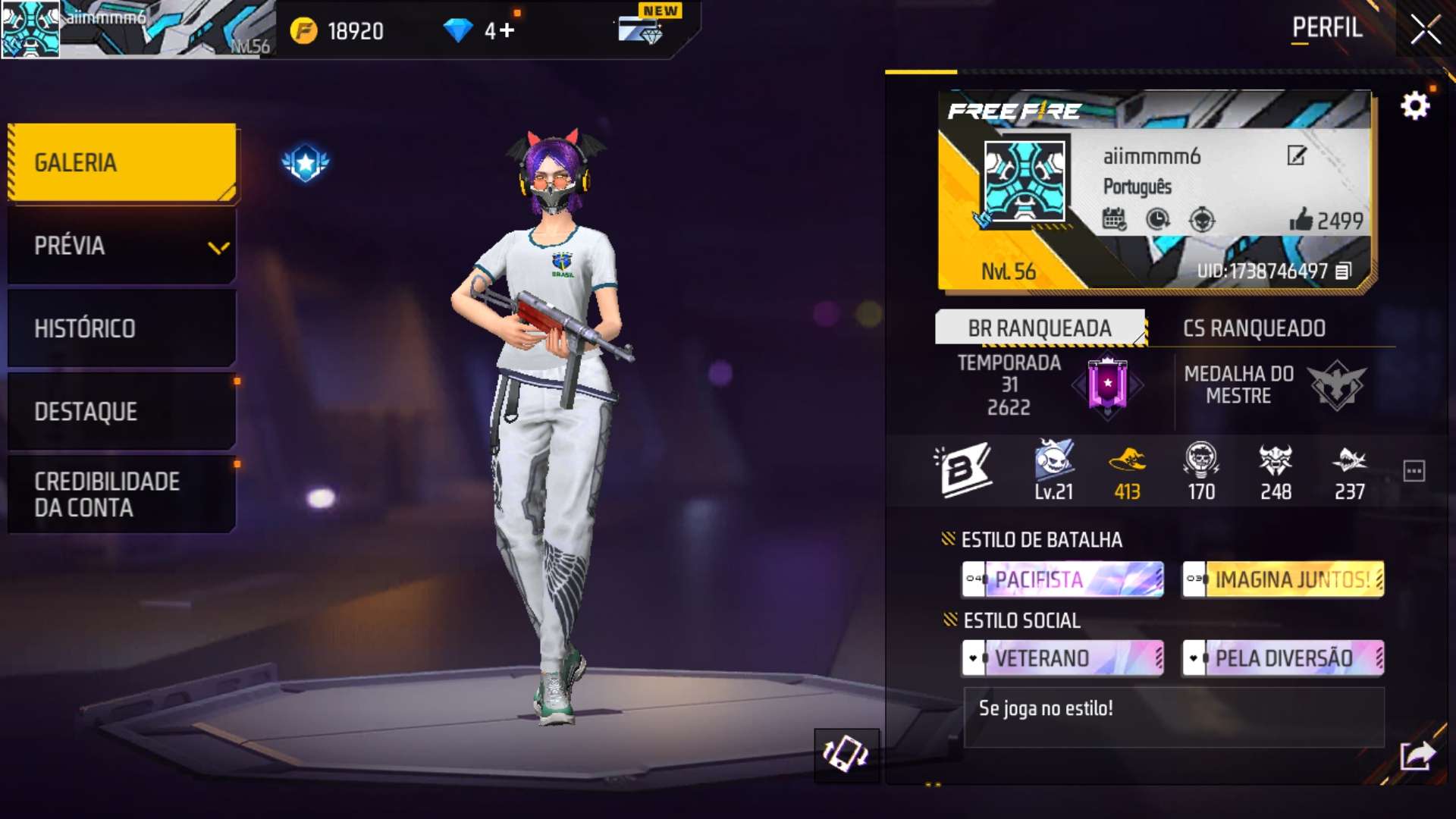Open the new diamond card offer
The width and height of the screenshot is (1456, 819).
tap(642, 29)
